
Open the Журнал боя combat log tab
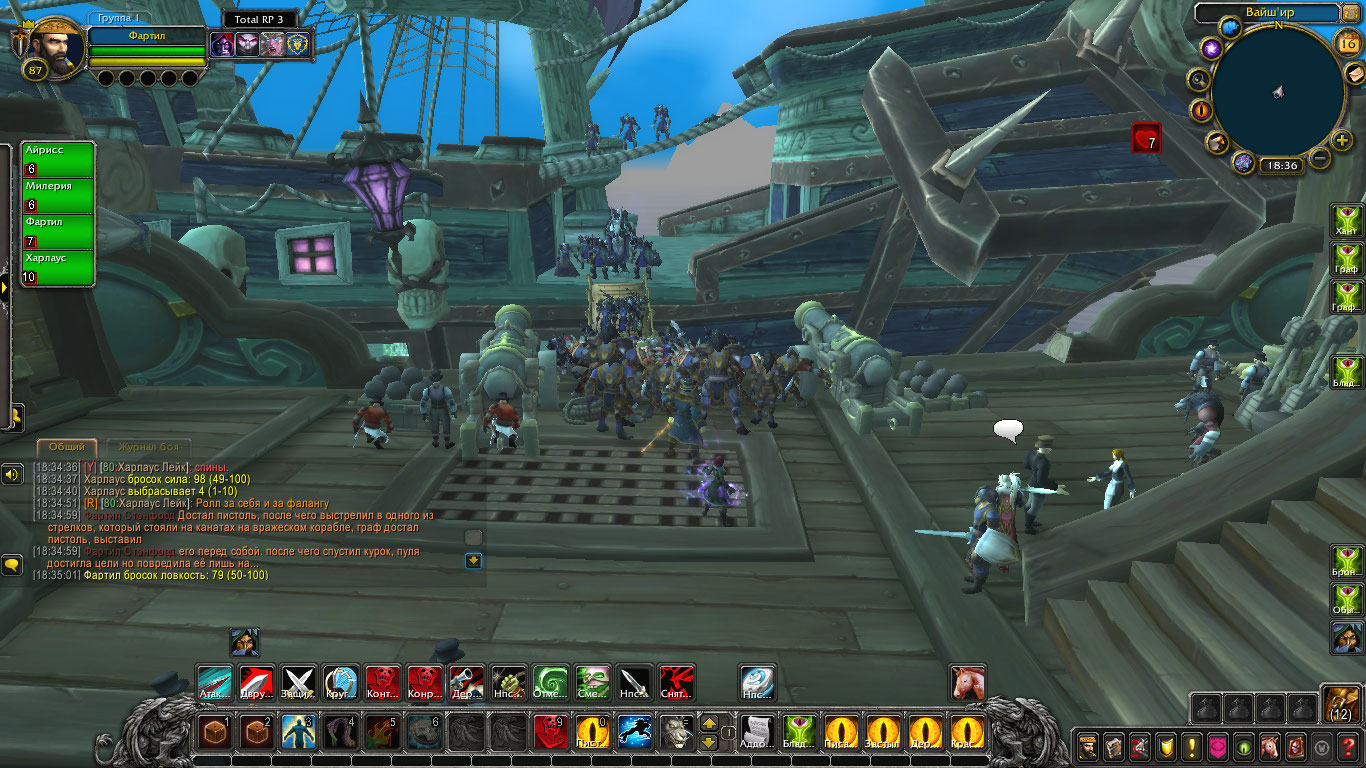tap(149, 447)
